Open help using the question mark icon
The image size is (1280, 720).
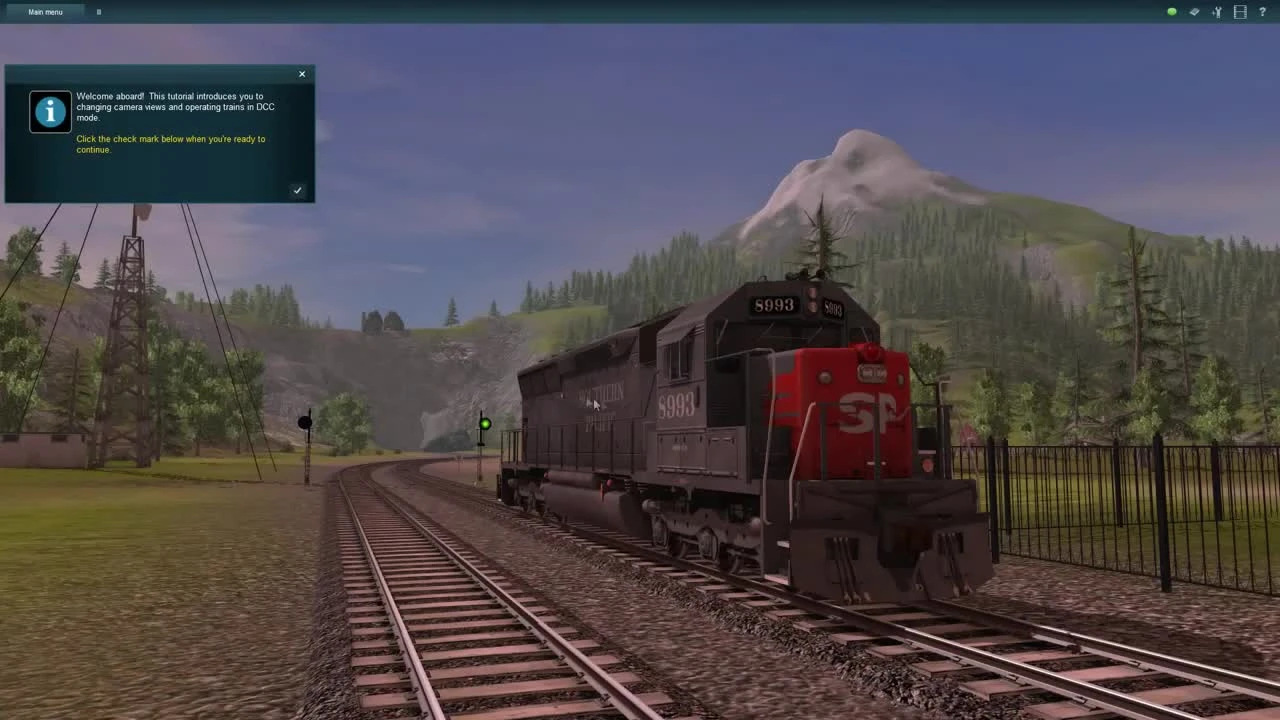point(1263,12)
